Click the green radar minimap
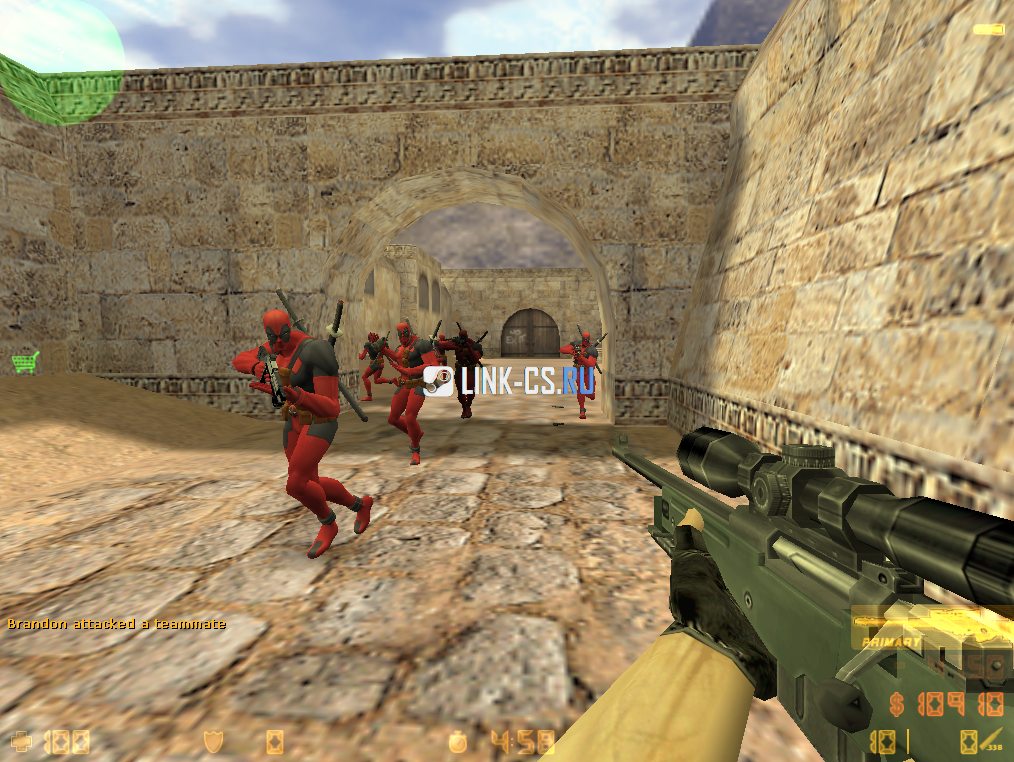 tap(60, 60)
